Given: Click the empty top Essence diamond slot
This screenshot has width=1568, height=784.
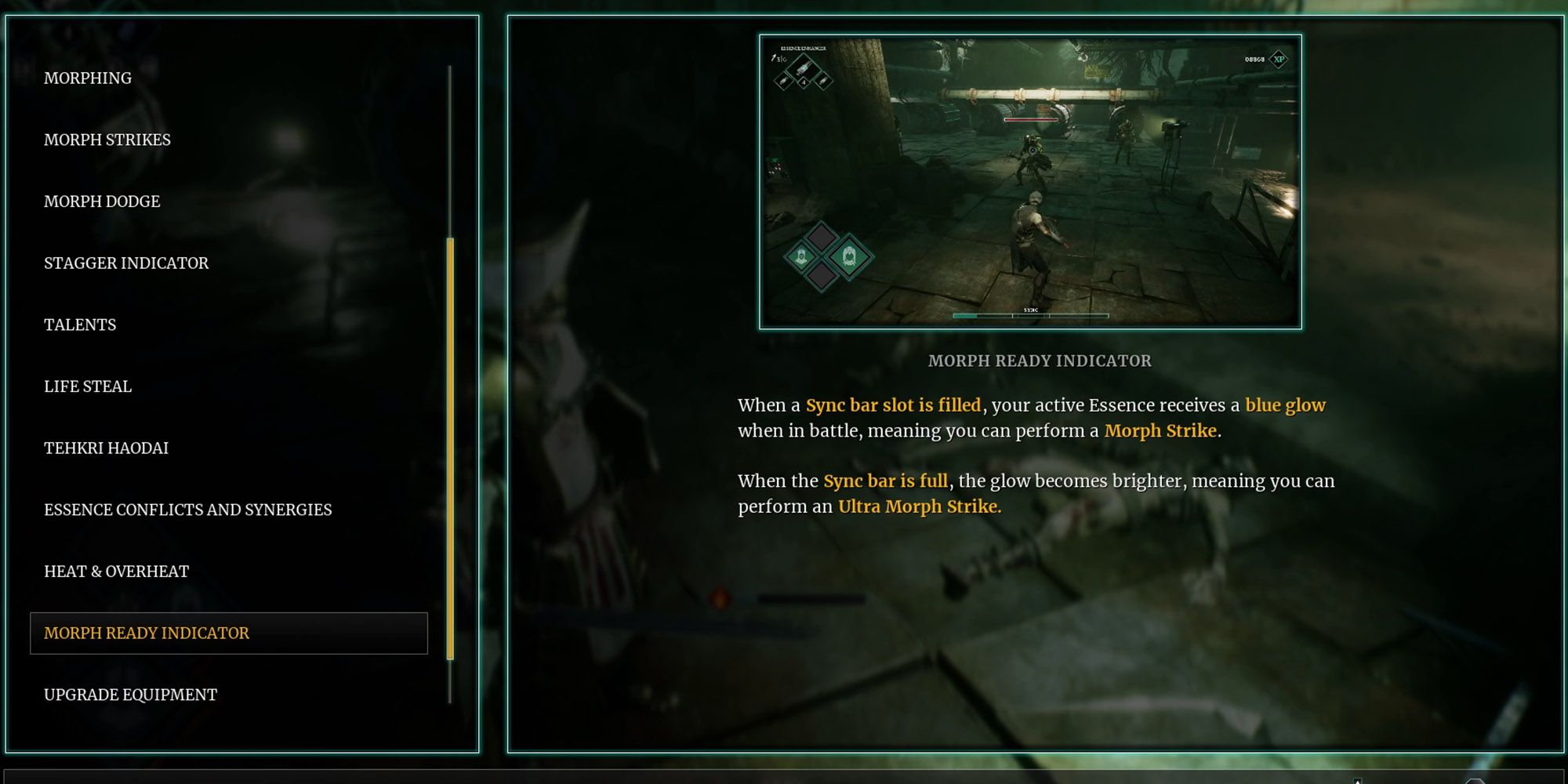Looking at the screenshot, I should click(x=822, y=237).
